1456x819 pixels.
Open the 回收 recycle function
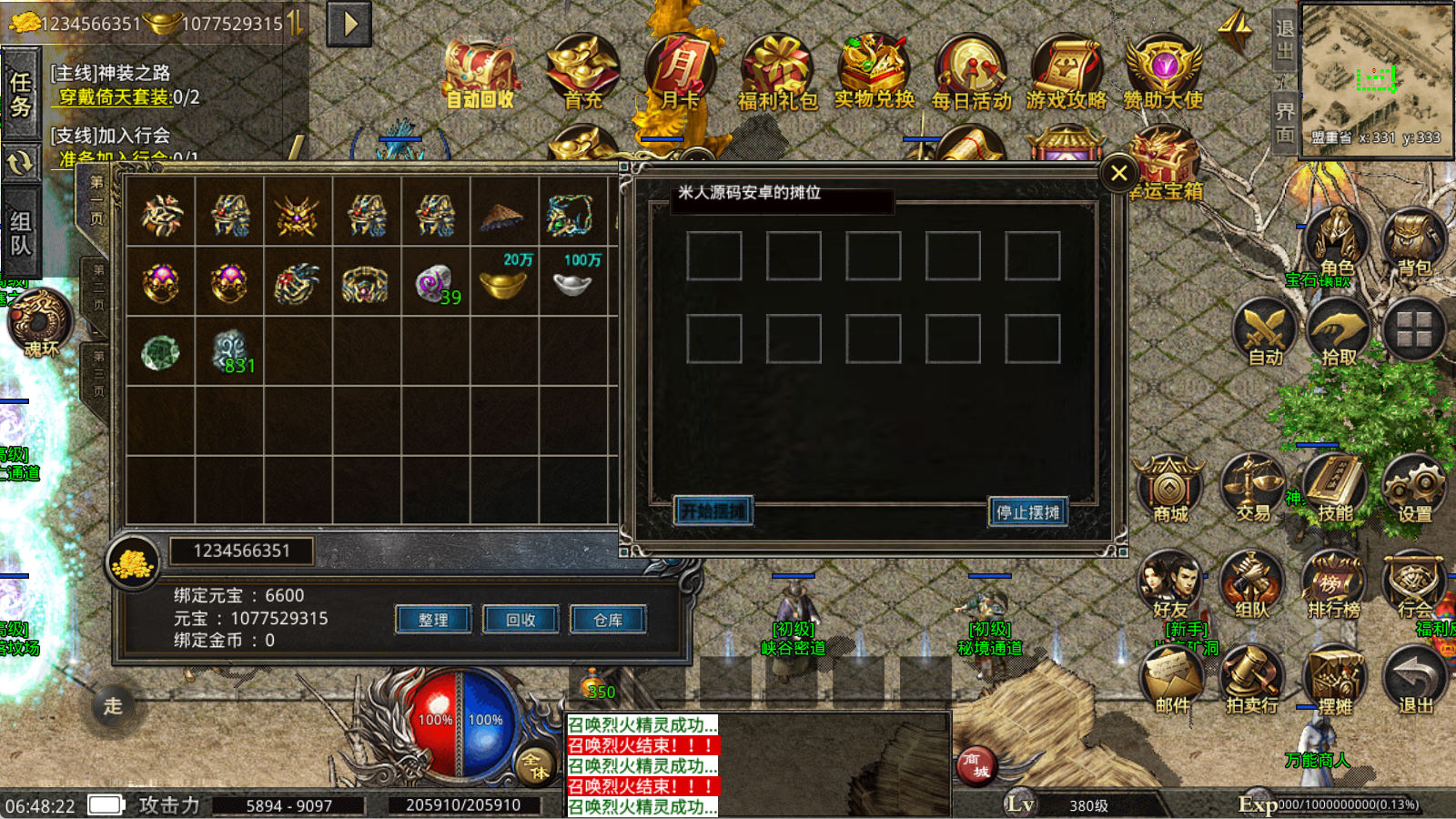point(521,620)
